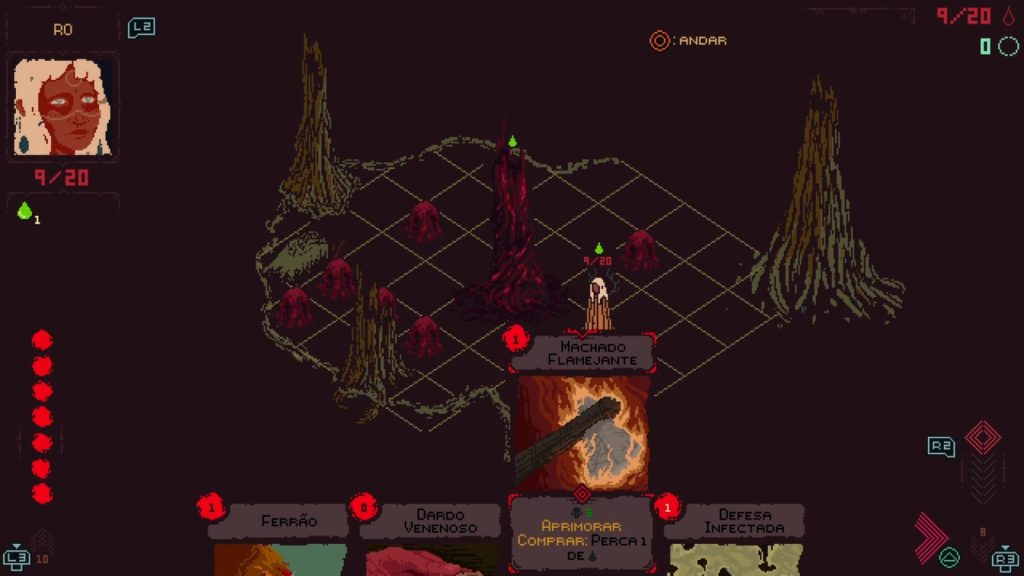This screenshot has width=1024, height=576.
Task: Choose the Aprimorar option on the card
Action: coord(581,525)
